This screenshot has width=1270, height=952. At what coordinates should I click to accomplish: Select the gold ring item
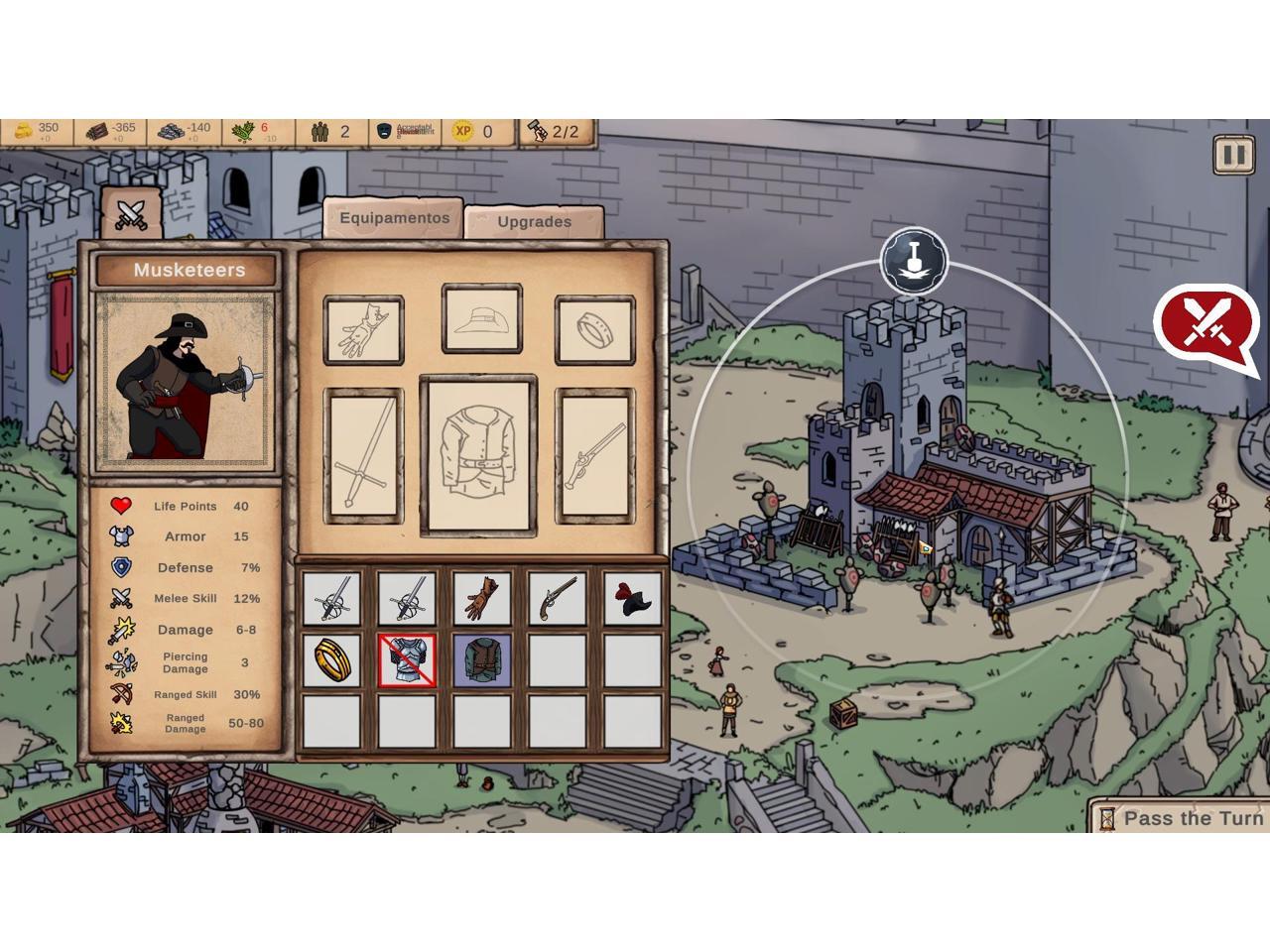(x=331, y=660)
